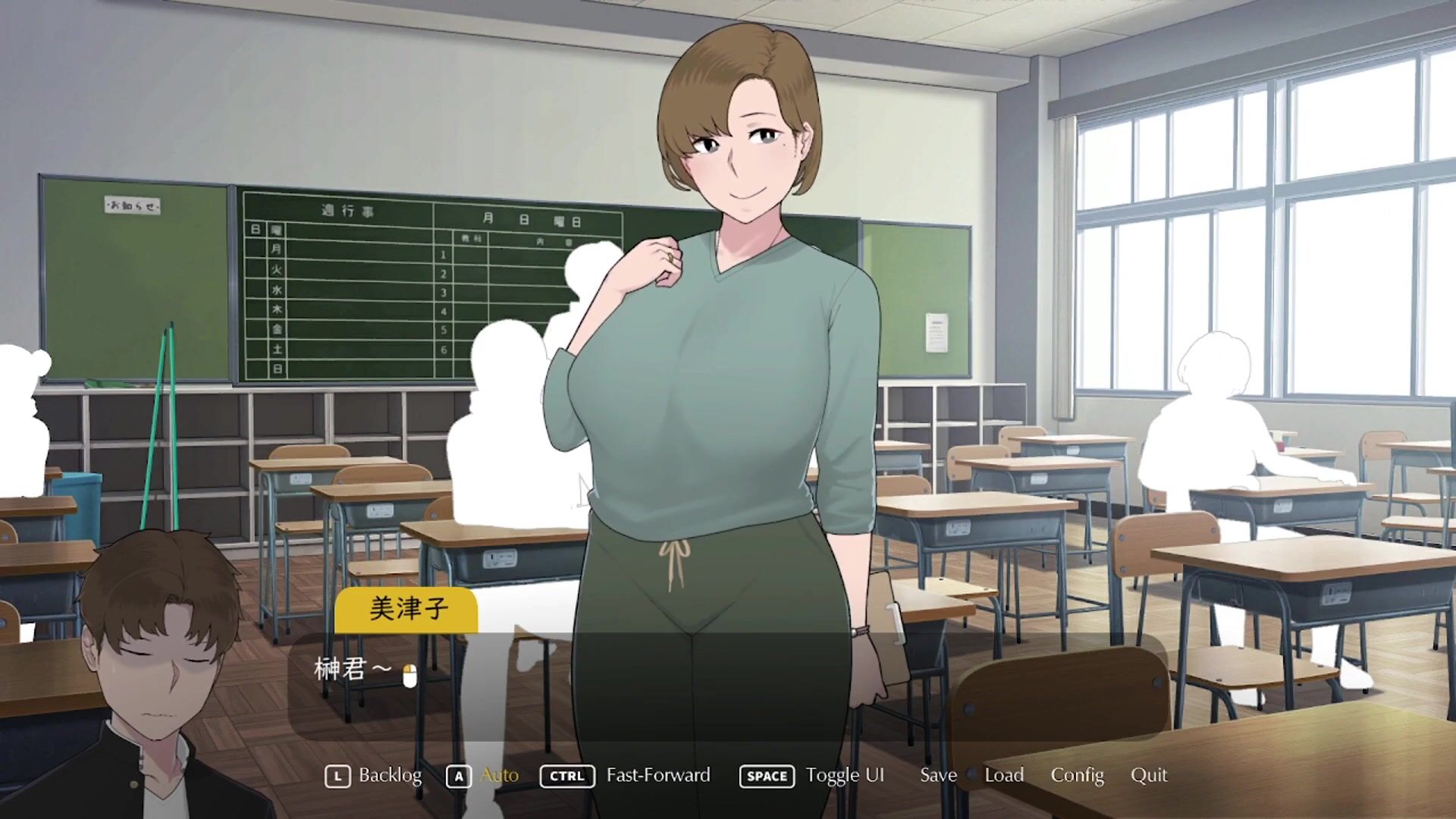Open the Save menu
1456x819 pixels.
(x=938, y=775)
